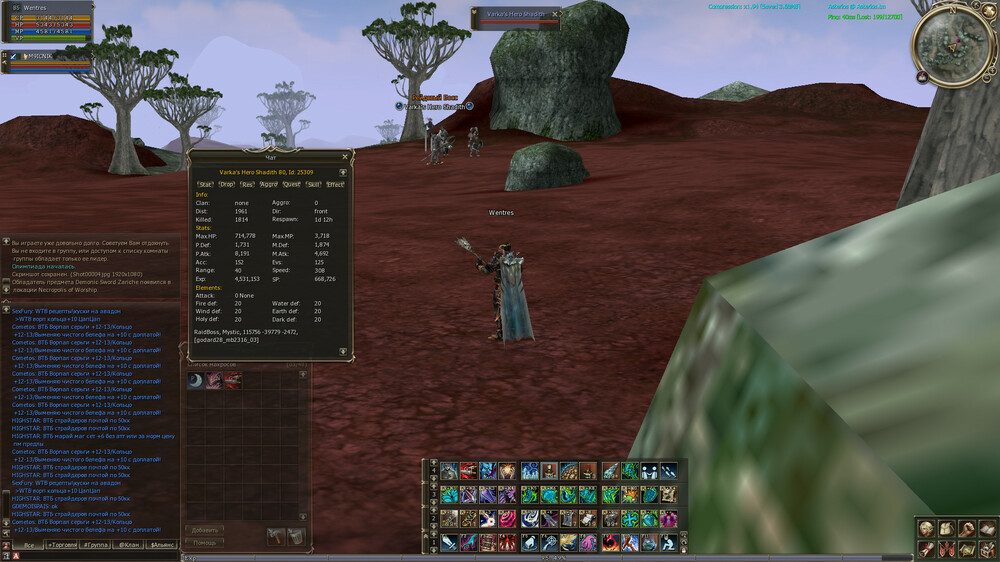Click the Помощь button in macro window

click(x=204, y=542)
